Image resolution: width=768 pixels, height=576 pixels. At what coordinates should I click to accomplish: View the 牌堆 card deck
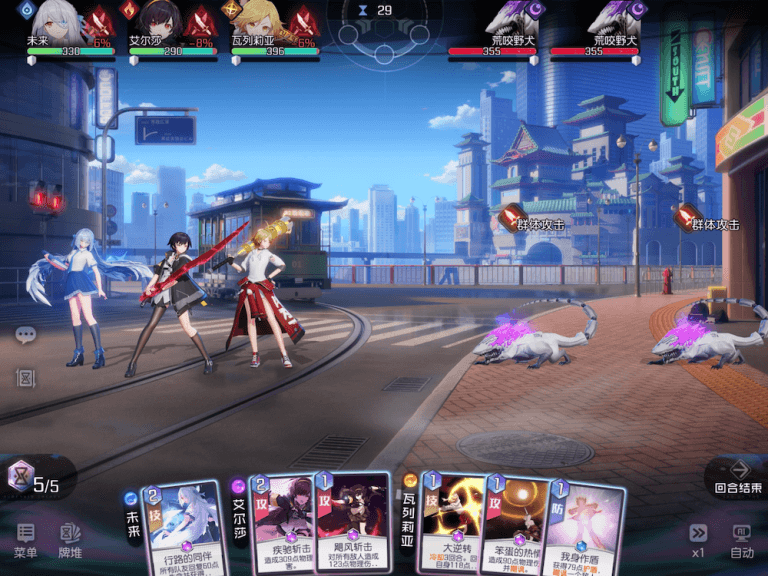[x=69, y=540]
